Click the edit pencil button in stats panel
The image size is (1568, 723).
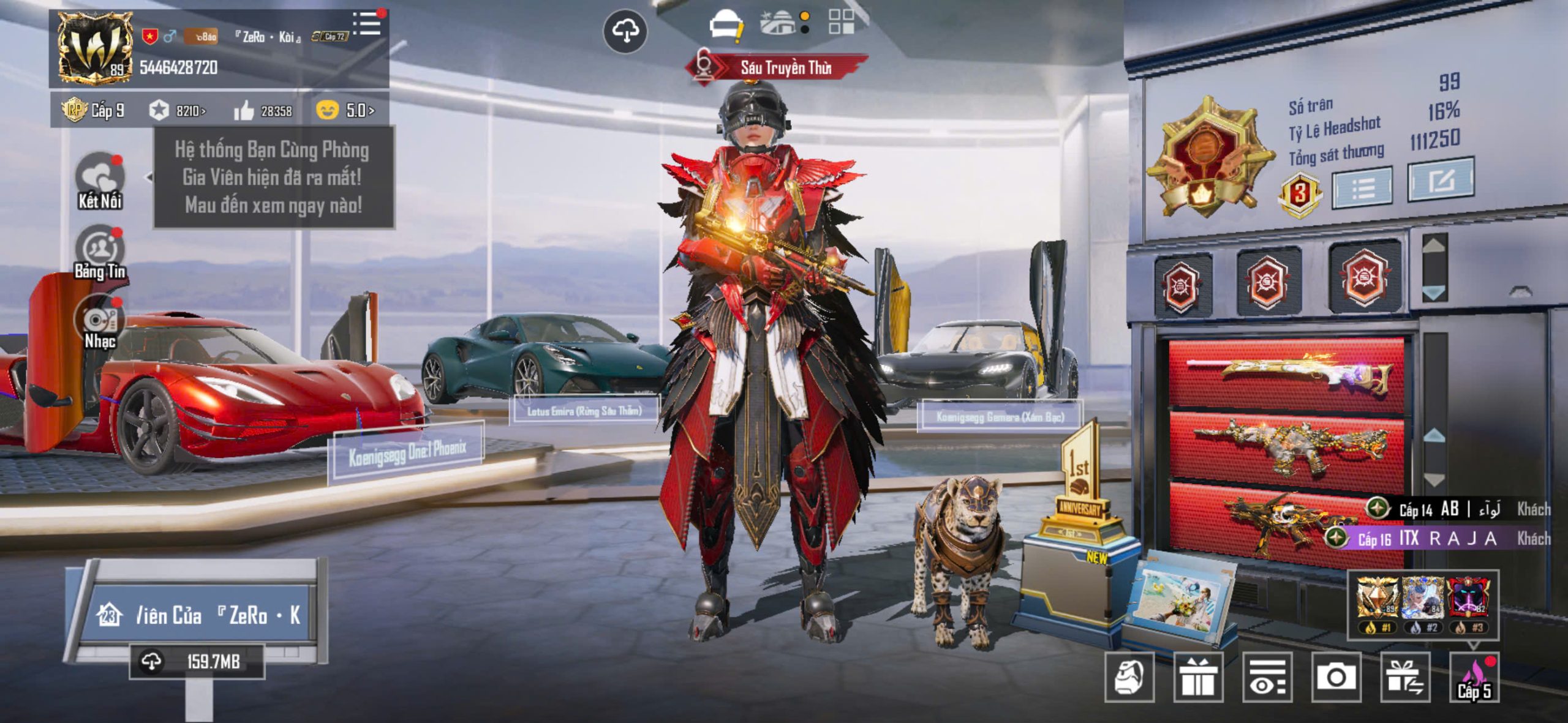[1441, 180]
